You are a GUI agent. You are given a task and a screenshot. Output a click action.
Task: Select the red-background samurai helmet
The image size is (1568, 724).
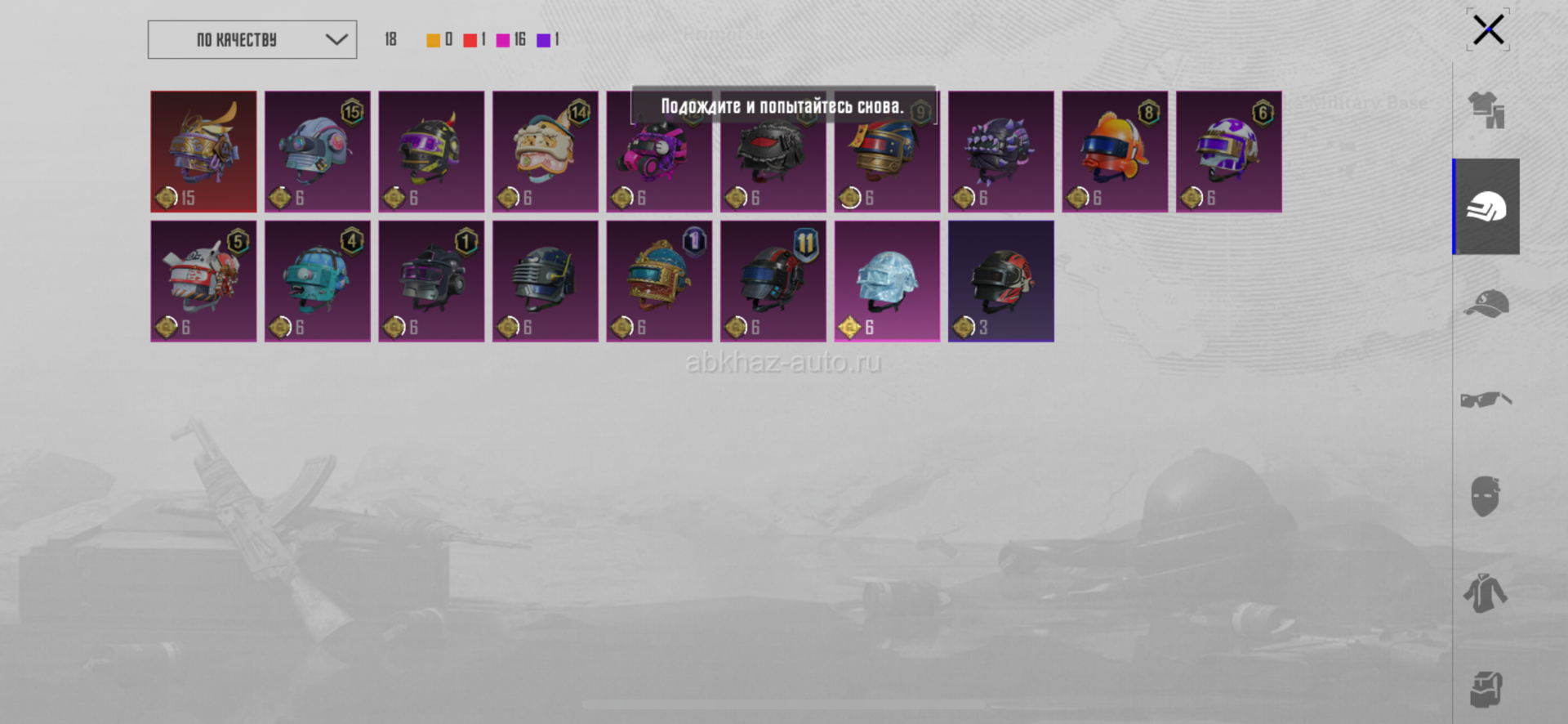203,151
